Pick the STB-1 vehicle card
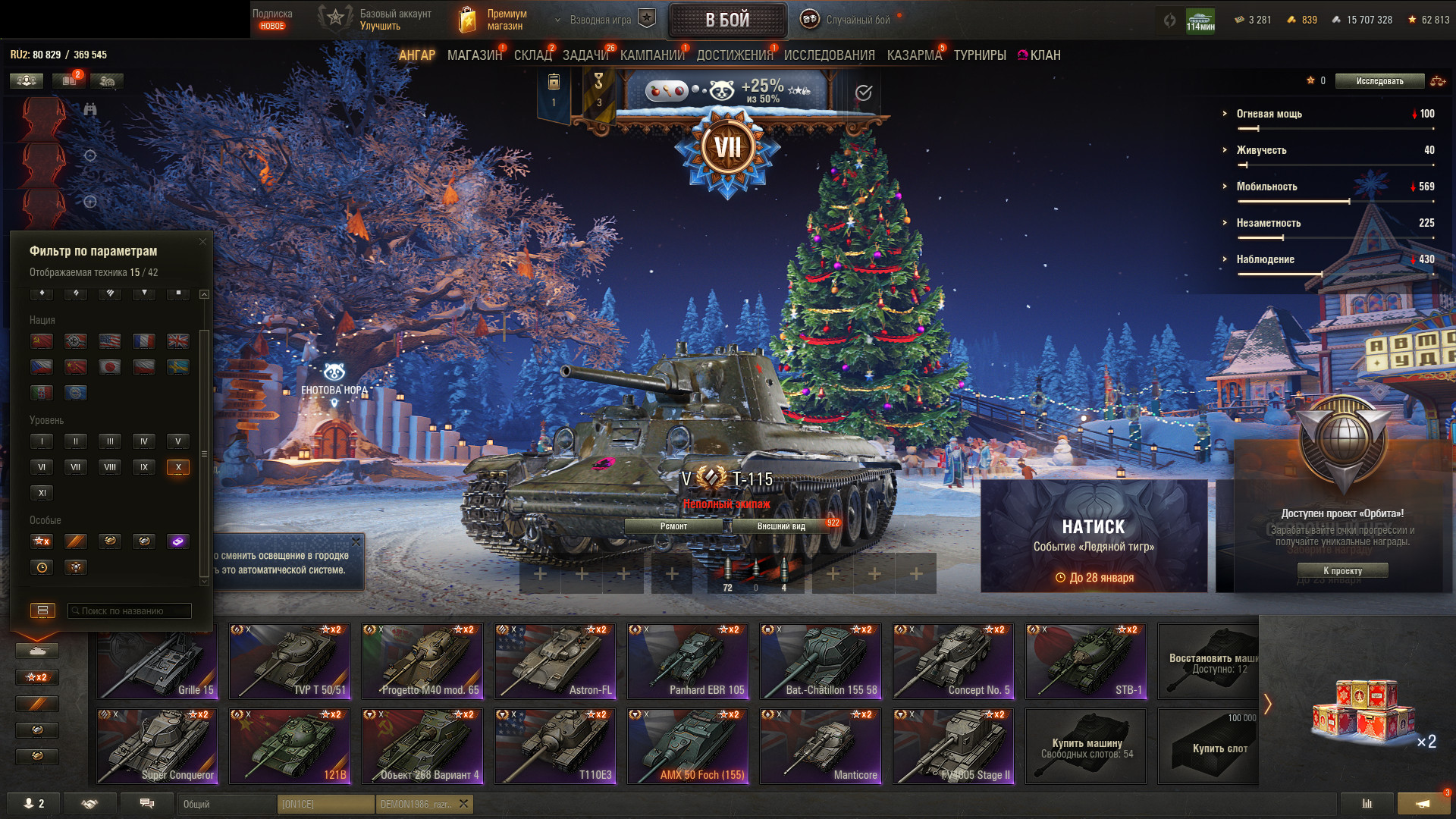Screen dimensions: 1456x819 pos(1086,661)
